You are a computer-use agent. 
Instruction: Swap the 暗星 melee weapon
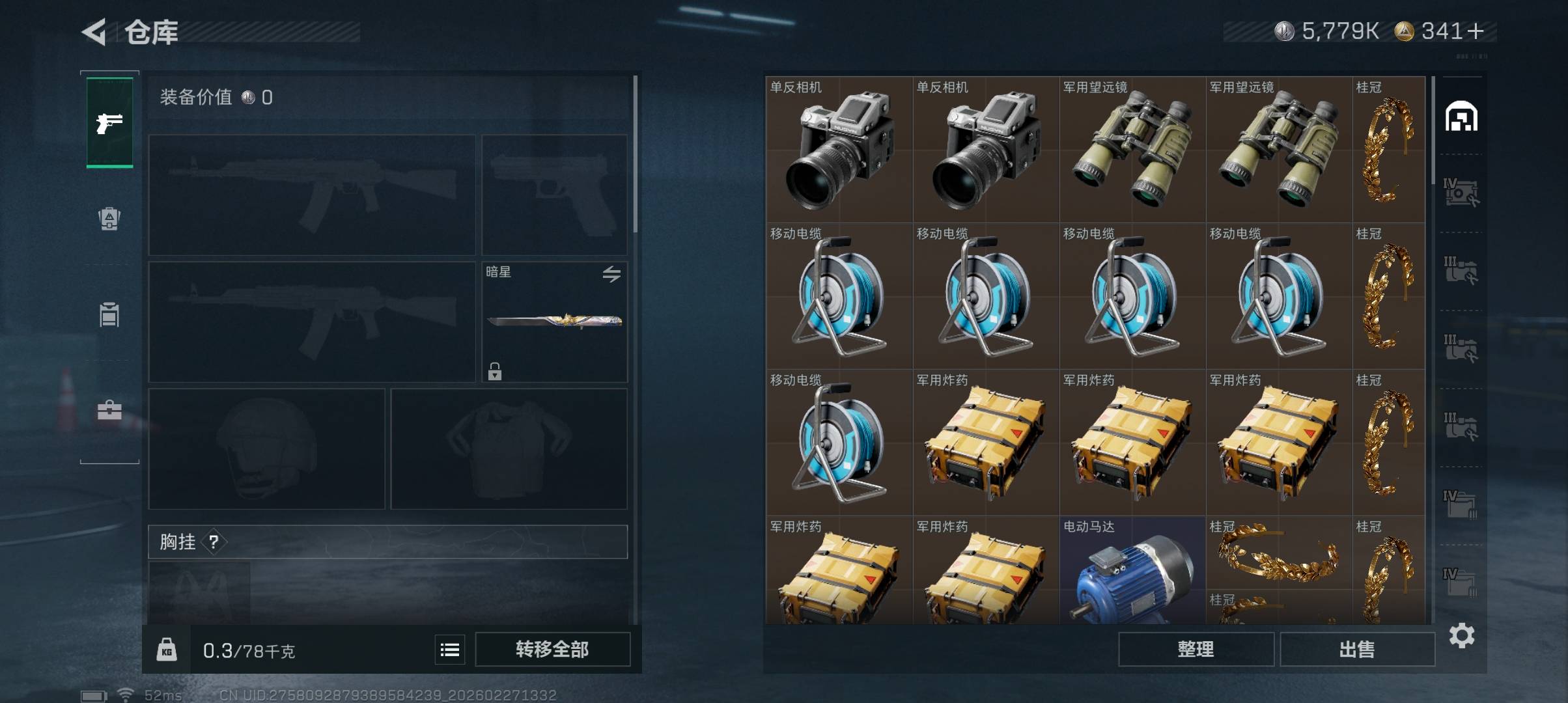point(611,274)
